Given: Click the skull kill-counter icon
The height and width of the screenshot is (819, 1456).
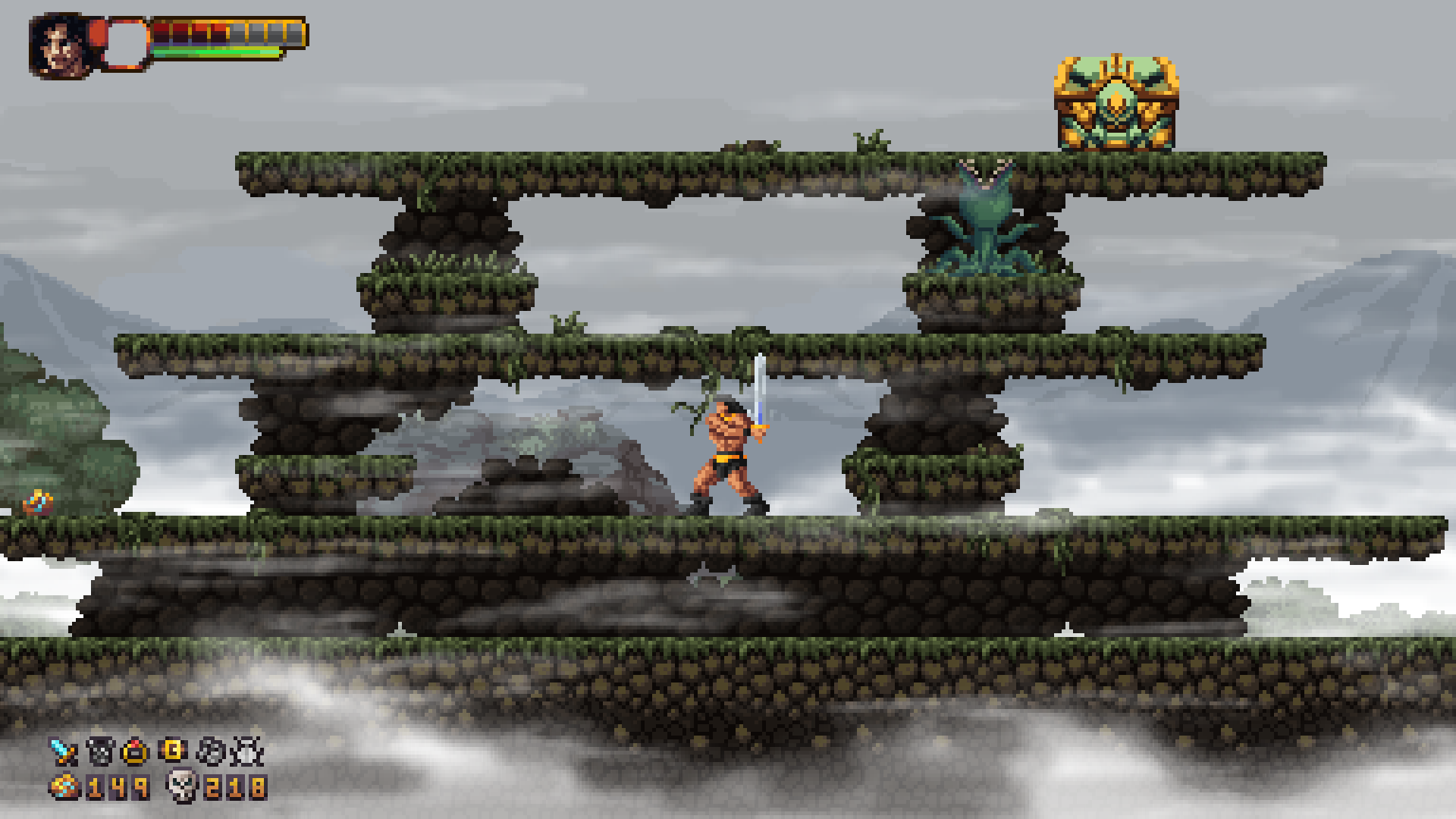Looking at the screenshot, I should [x=181, y=786].
